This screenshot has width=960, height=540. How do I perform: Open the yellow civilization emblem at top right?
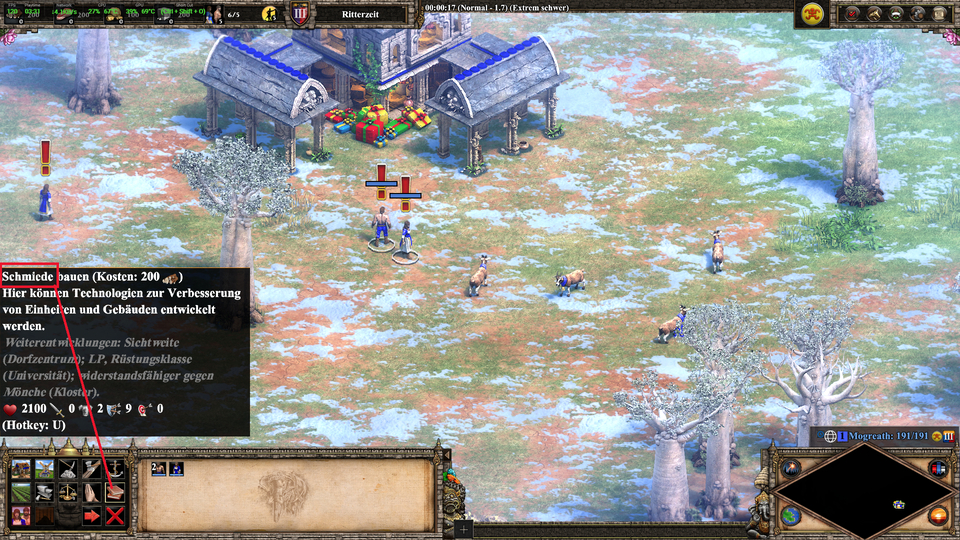(811, 13)
